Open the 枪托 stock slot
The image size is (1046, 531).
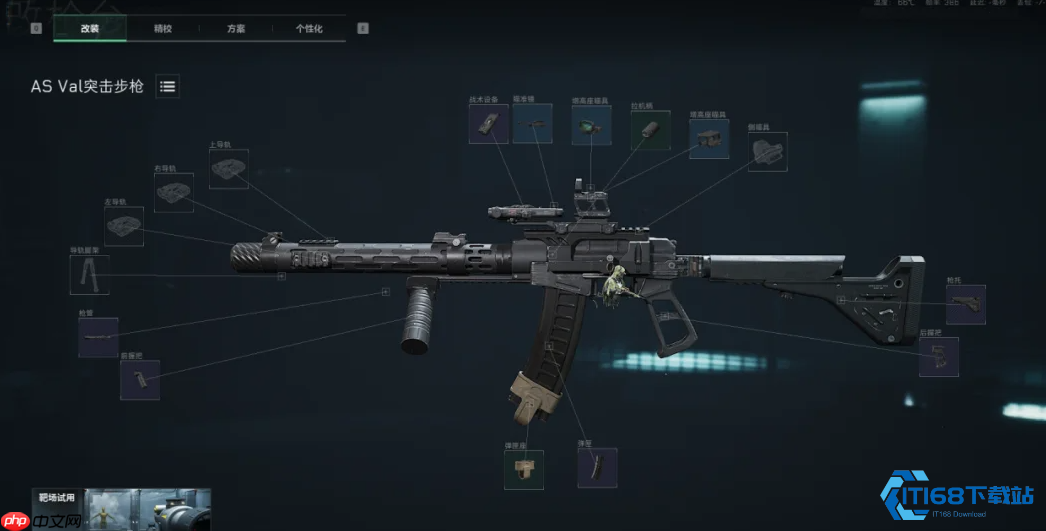click(x=965, y=305)
